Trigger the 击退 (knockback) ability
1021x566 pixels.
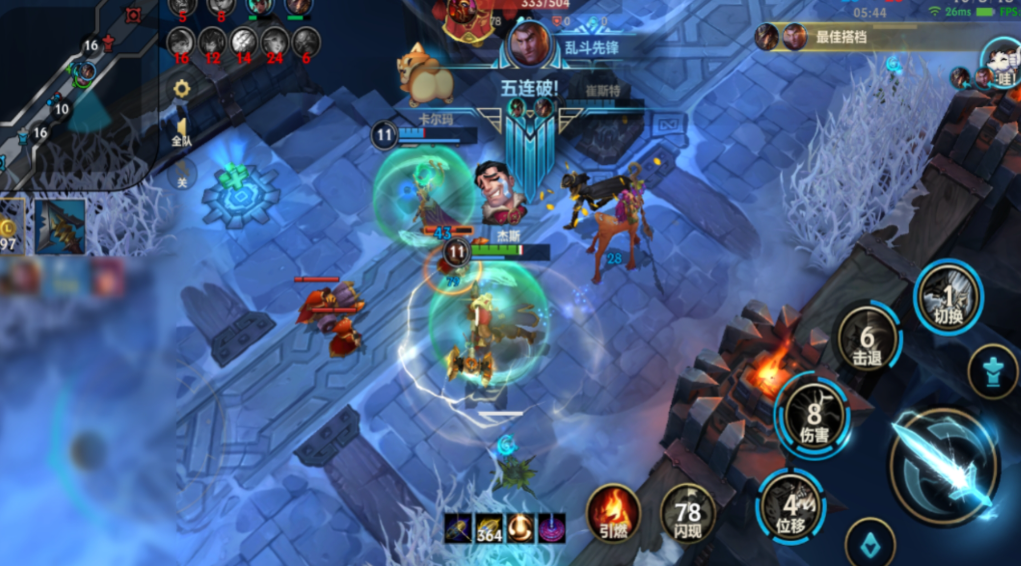(x=866, y=340)
